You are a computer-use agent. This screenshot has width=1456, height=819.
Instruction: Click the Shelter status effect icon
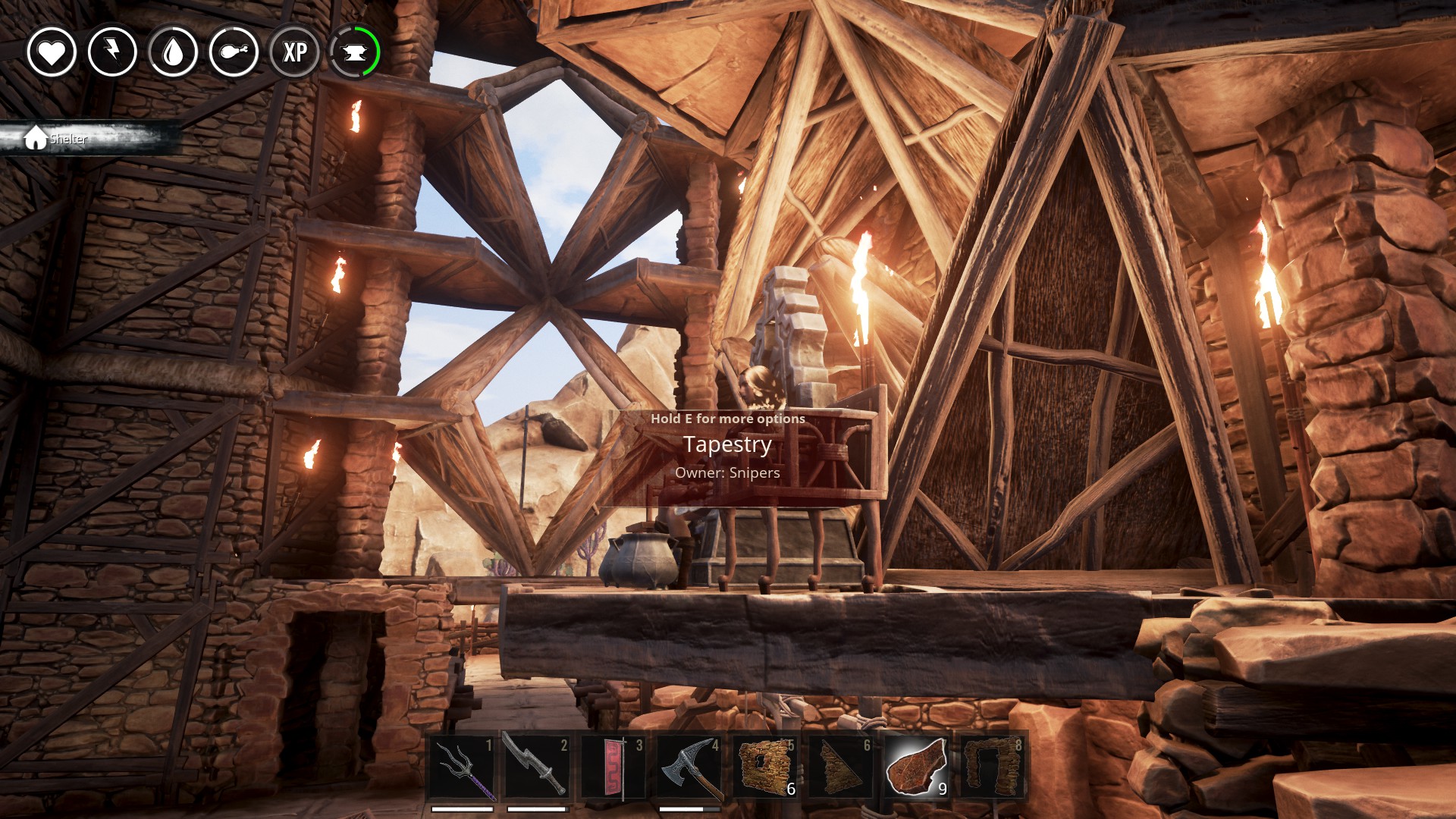click(x=36, y=138)
